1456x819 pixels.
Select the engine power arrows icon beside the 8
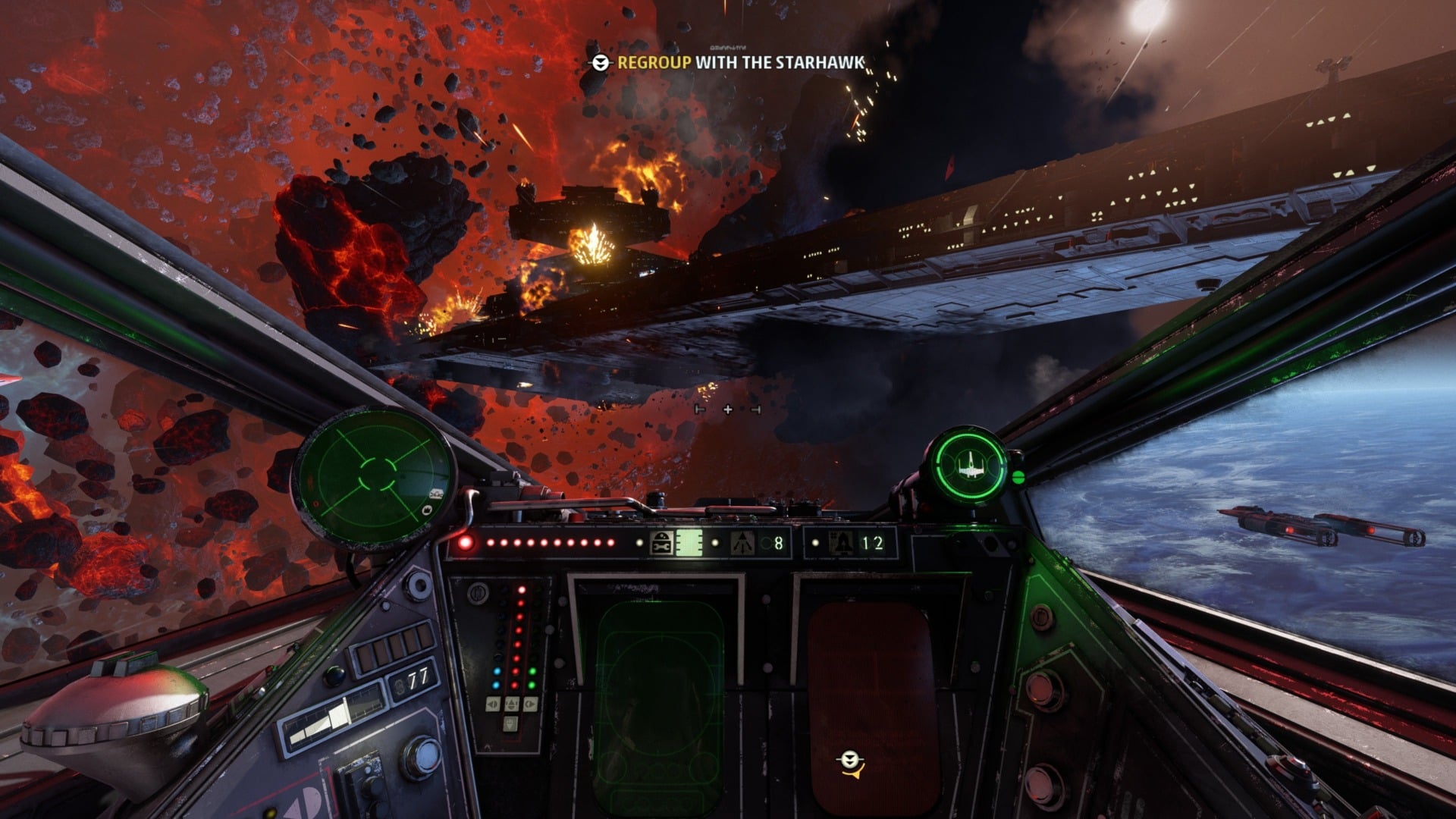[743, 543]
